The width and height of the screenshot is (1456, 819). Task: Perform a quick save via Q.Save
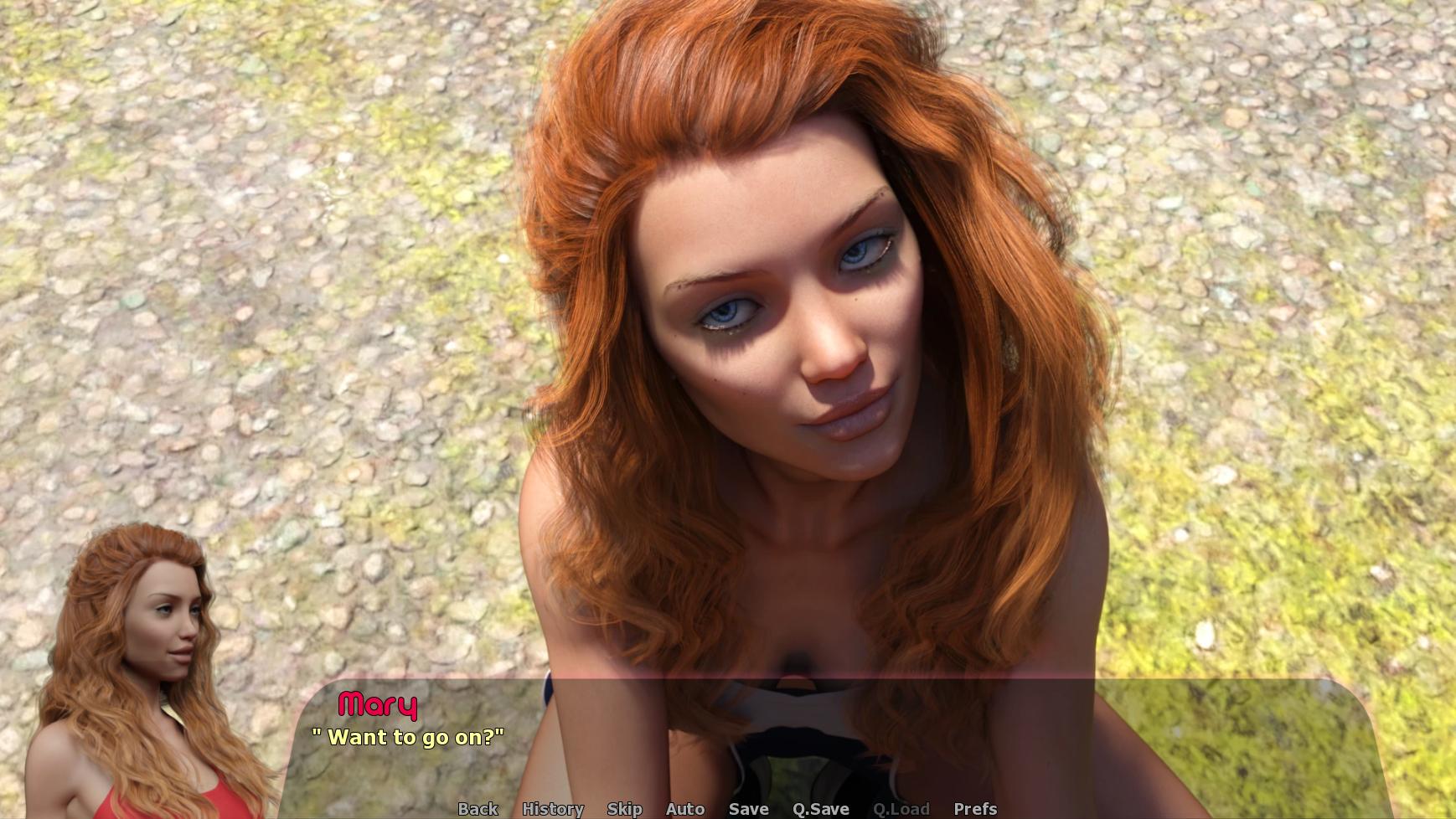point(820,809)
